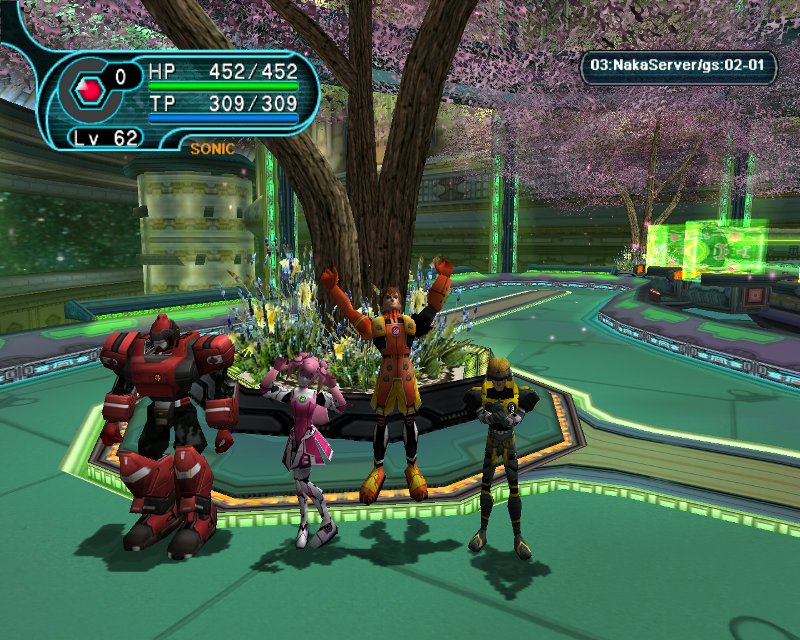Select the NakaServer lobby location label
Screen dimensions: 800x640
679,67
